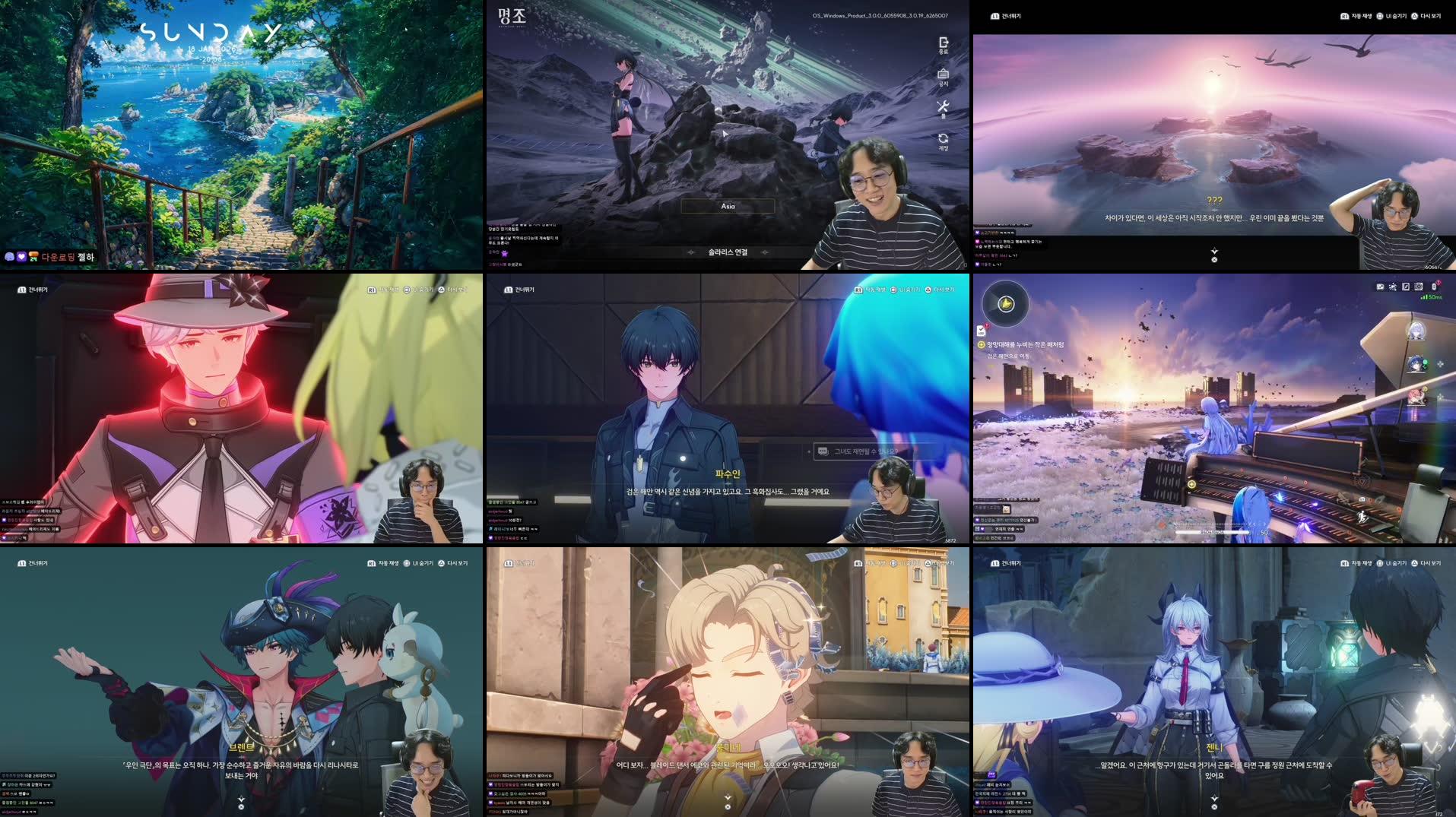Click the minimap compass in the gameplay HUD
The height and width of the screenshot is (817, 1456).
tap(1006, 304)
